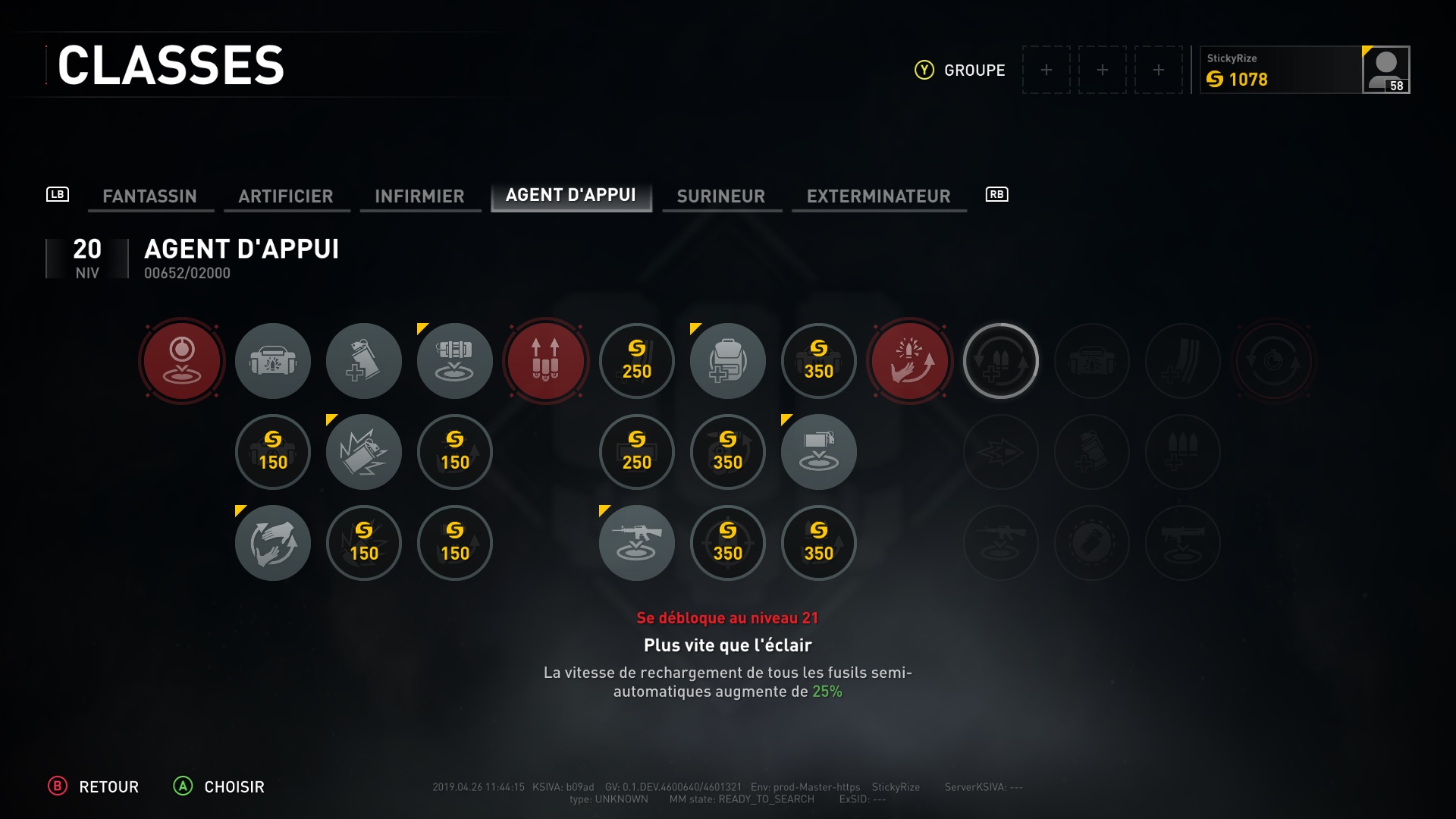
Task: Select the two hands exchange perk
Action: click(x=273, y=543)
